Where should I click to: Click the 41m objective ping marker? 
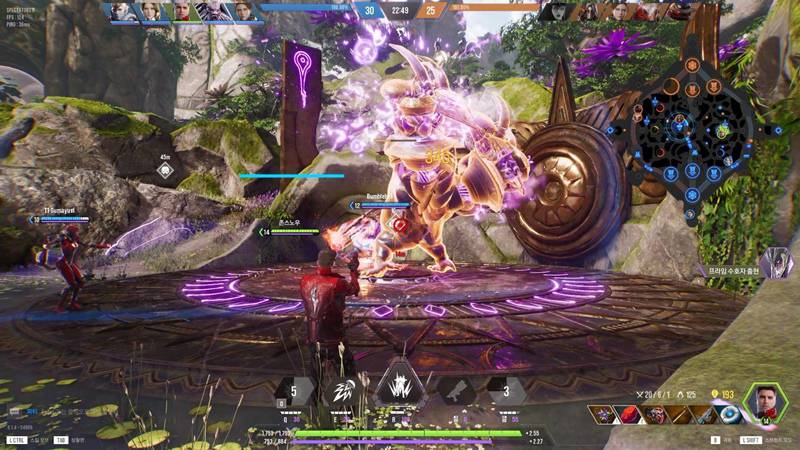point(164,169)
